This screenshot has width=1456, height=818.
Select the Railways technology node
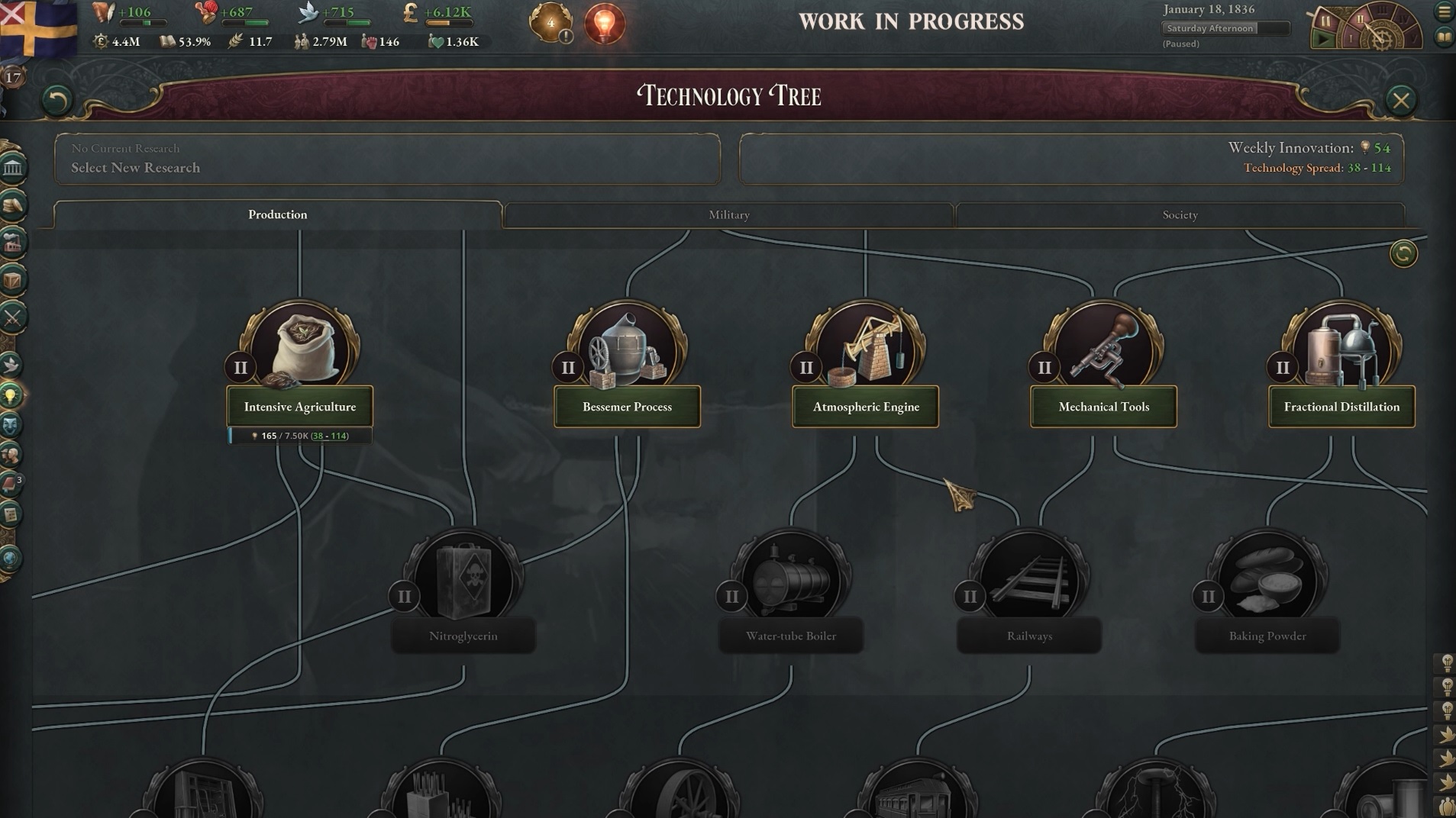click(x=1029, y=635)
